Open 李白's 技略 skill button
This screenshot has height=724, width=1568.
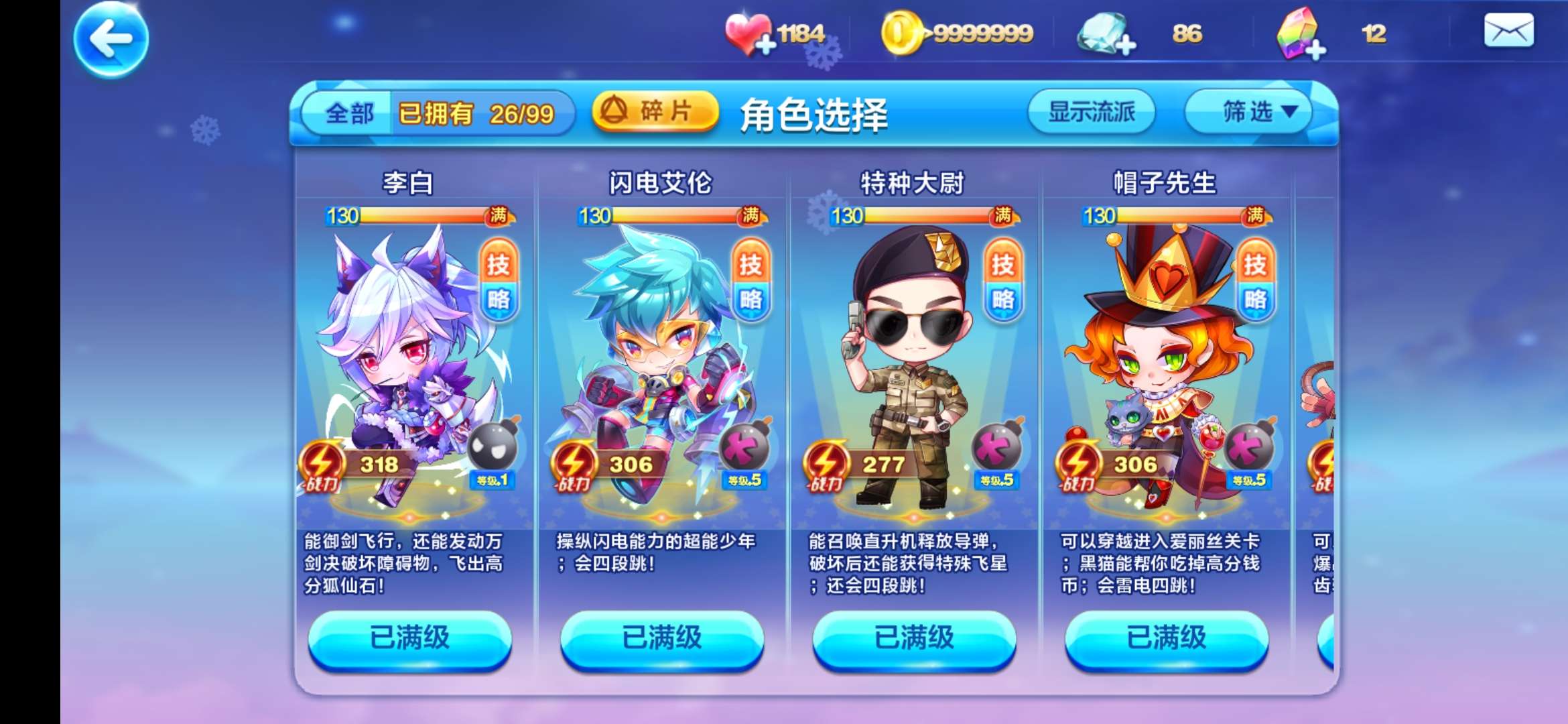[x=498, y=282]
